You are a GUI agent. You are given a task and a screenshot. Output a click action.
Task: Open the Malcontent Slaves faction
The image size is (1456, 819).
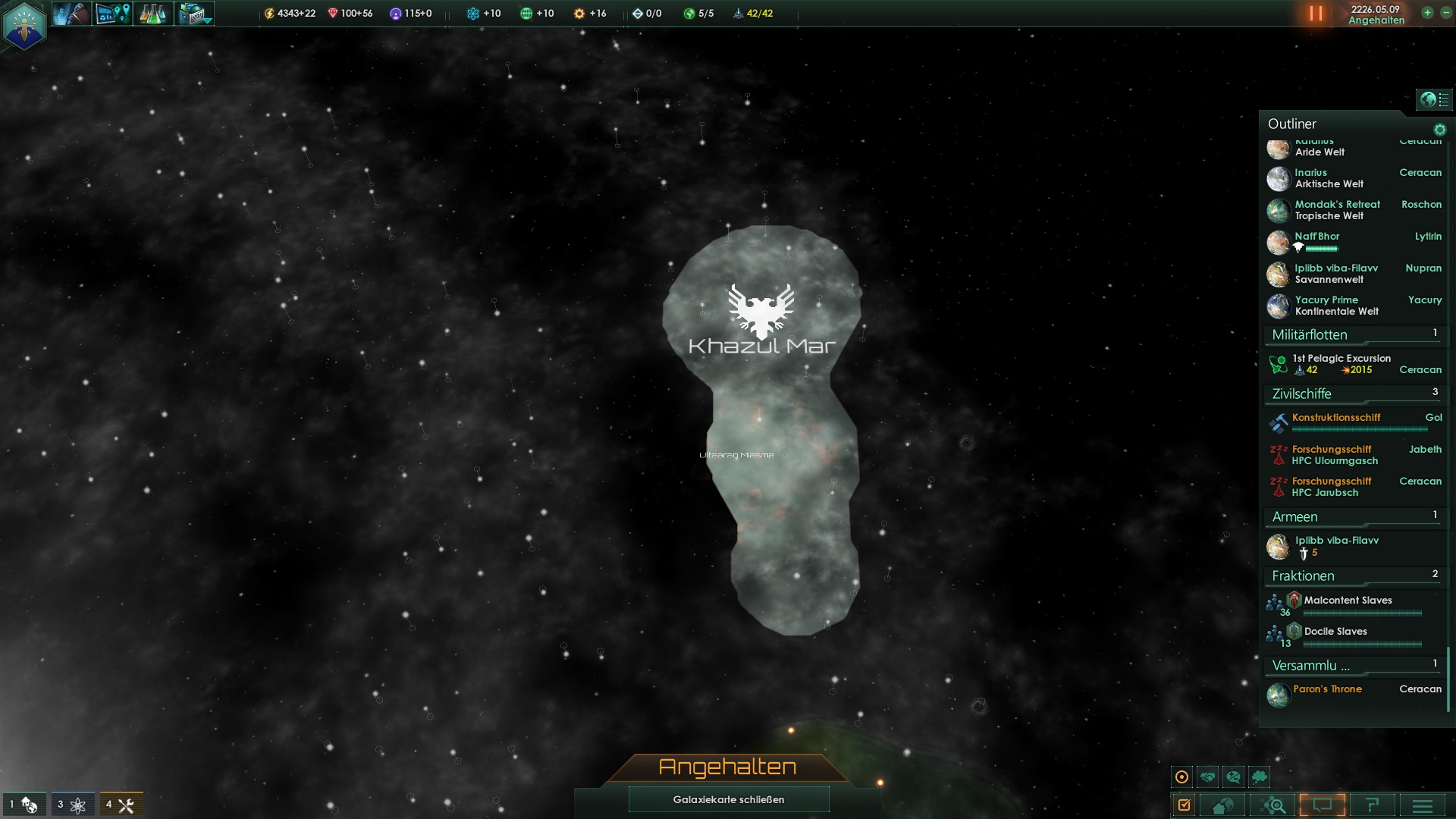coord(1348,601)
